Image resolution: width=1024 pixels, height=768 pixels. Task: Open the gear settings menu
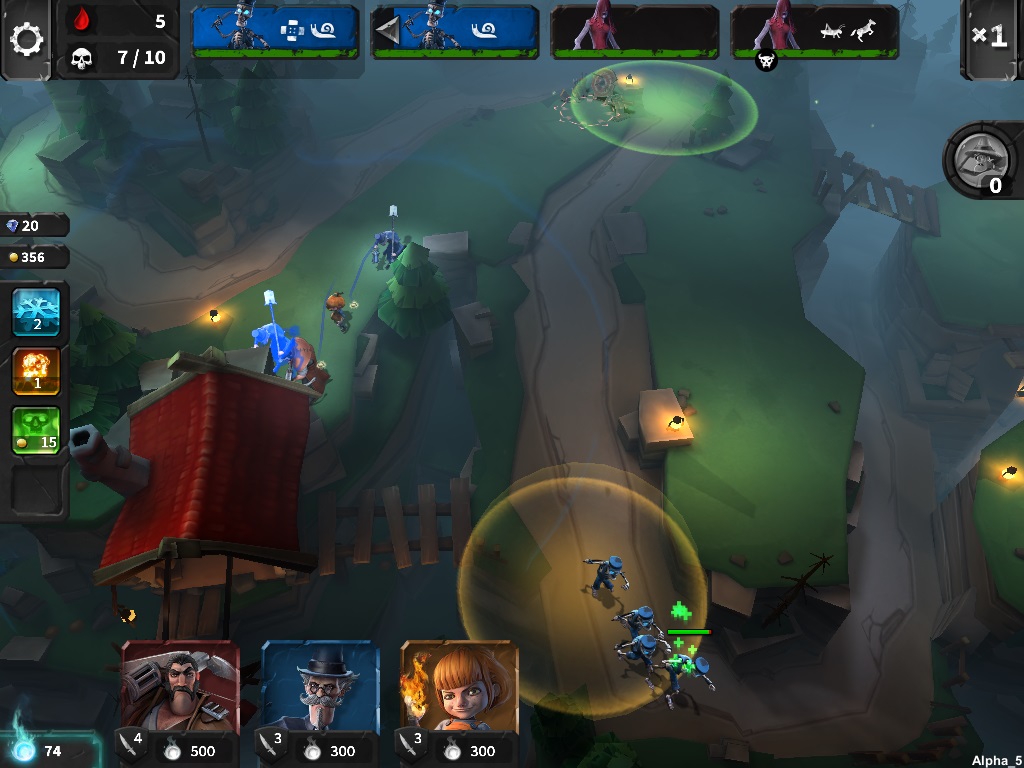(26, 40)
